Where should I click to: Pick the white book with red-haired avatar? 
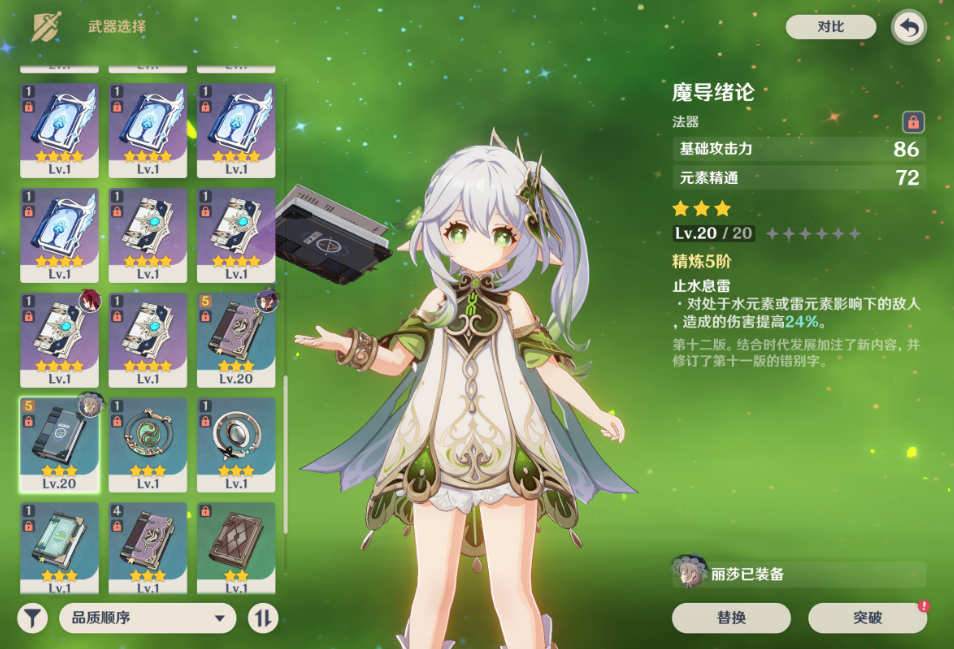tap(59, 338)
